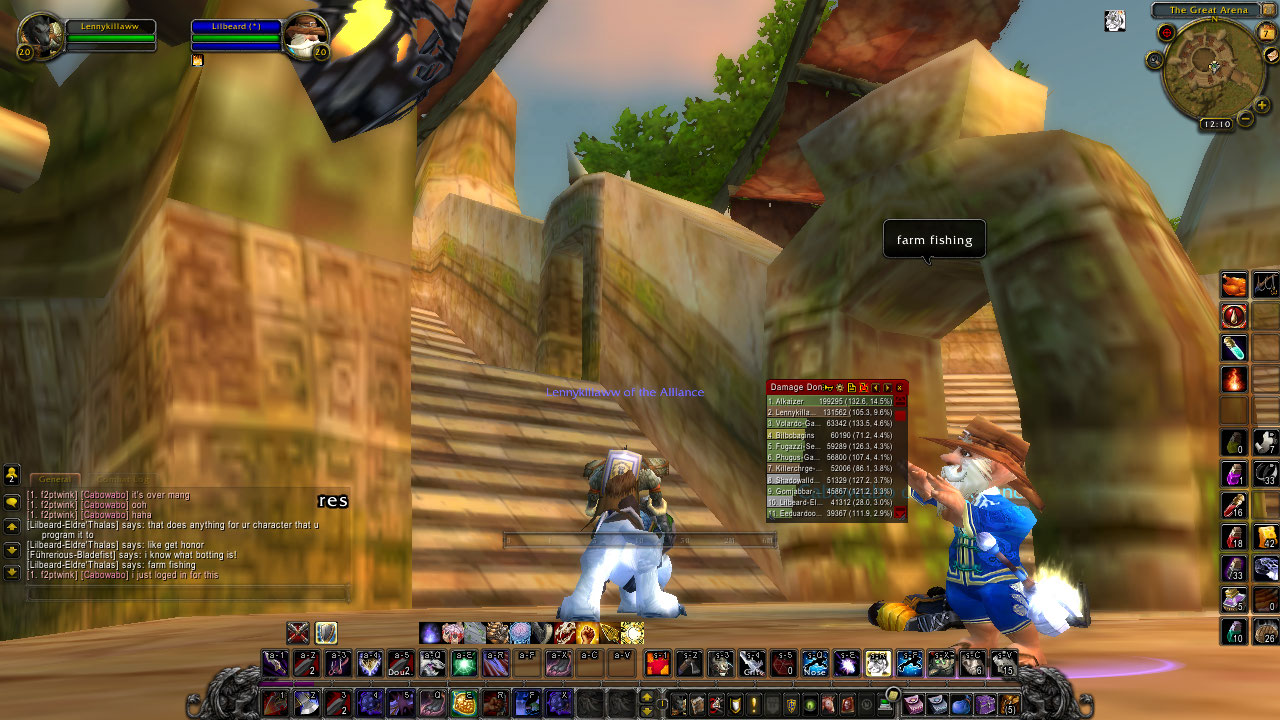Activate the golden pretzel ability on E key
Screen dimensions: 1280x720
coord(462,704)
